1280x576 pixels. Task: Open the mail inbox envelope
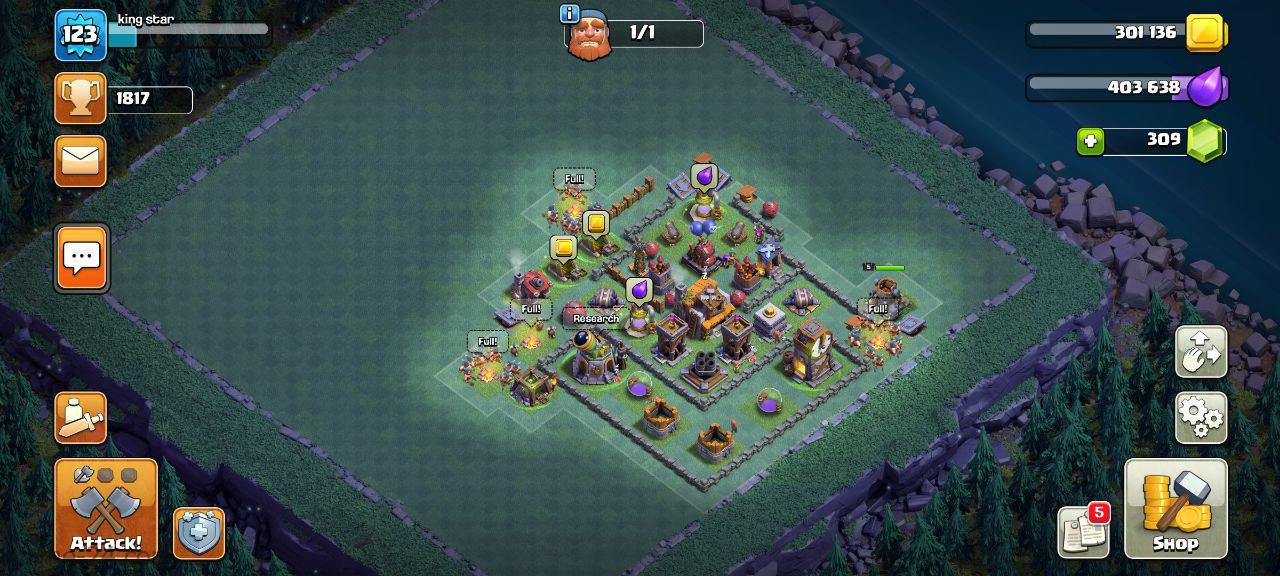click(80, 160)
